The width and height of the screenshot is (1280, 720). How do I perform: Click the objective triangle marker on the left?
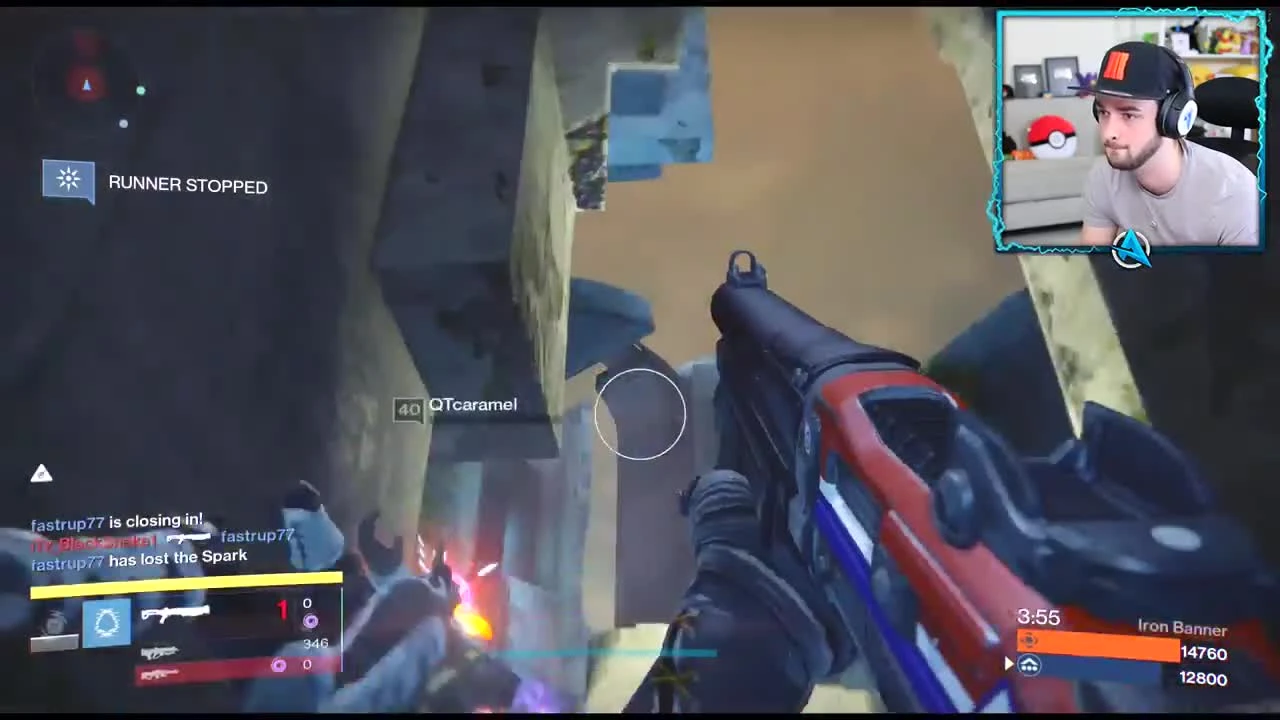coord(42,473)
